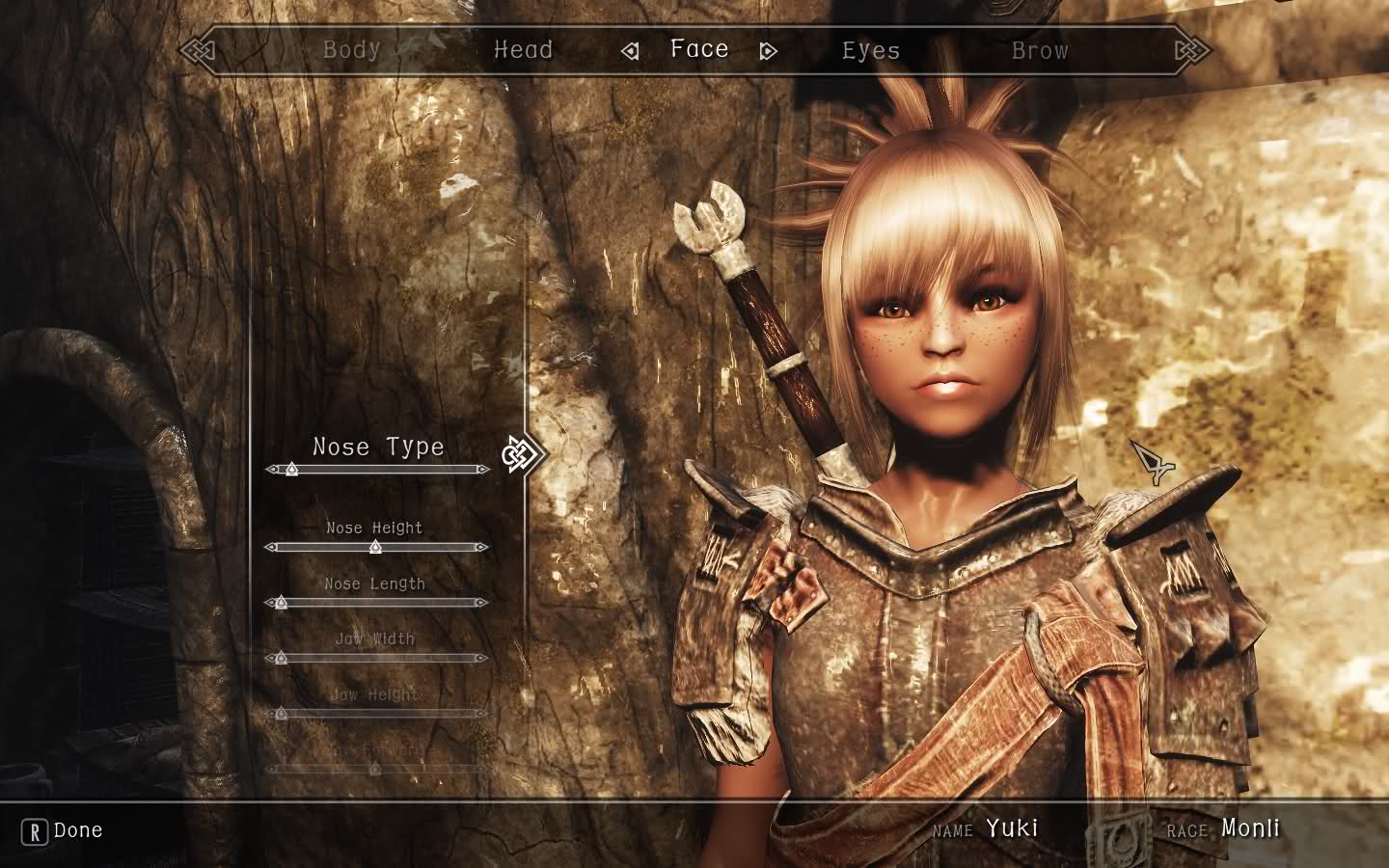The height and width of the screenshot is (868, 1389).
Task: Click the left arrow beside Face
Action: click(x=630, y=51)
